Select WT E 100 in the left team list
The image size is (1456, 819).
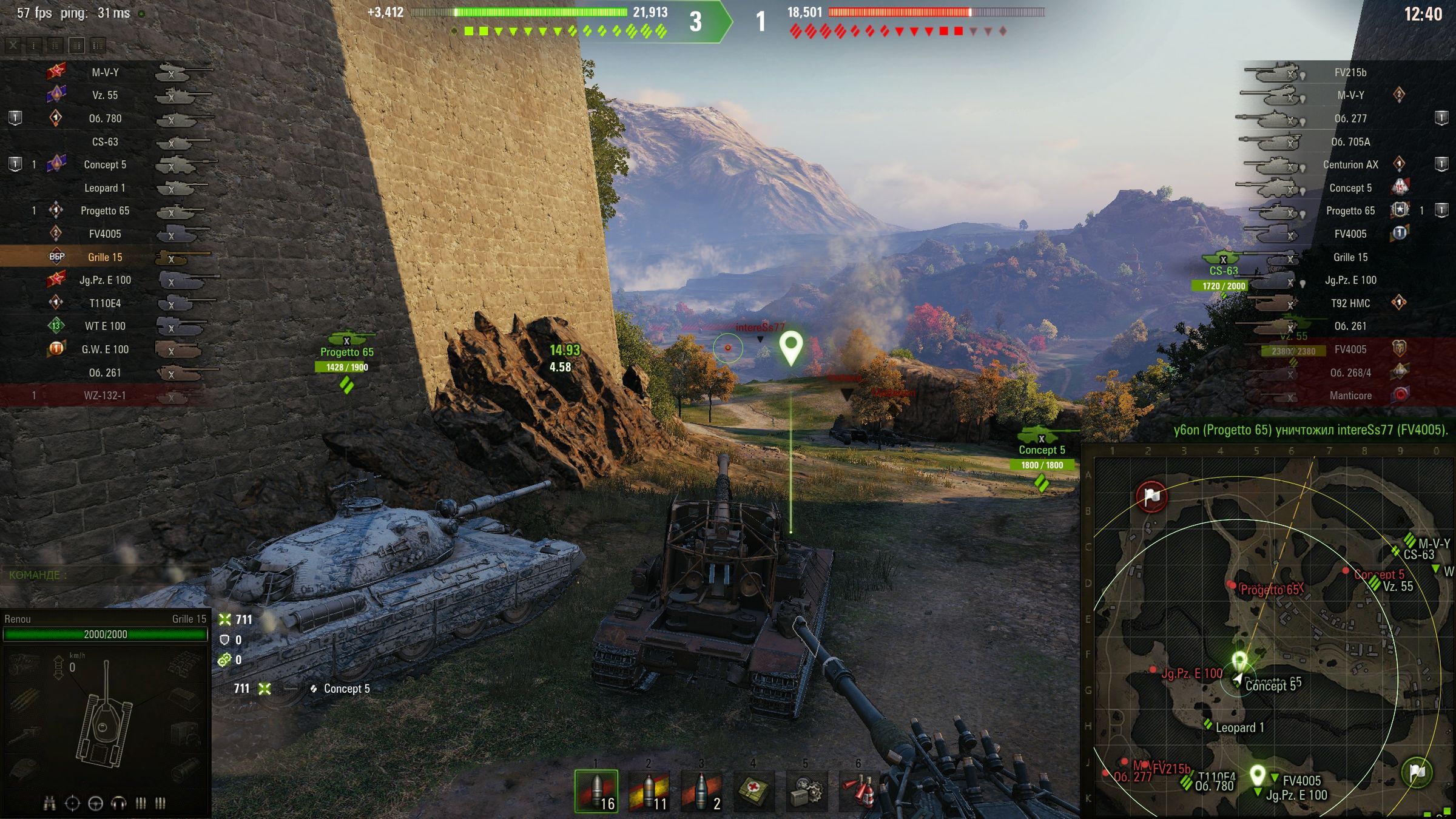point(105,326)
